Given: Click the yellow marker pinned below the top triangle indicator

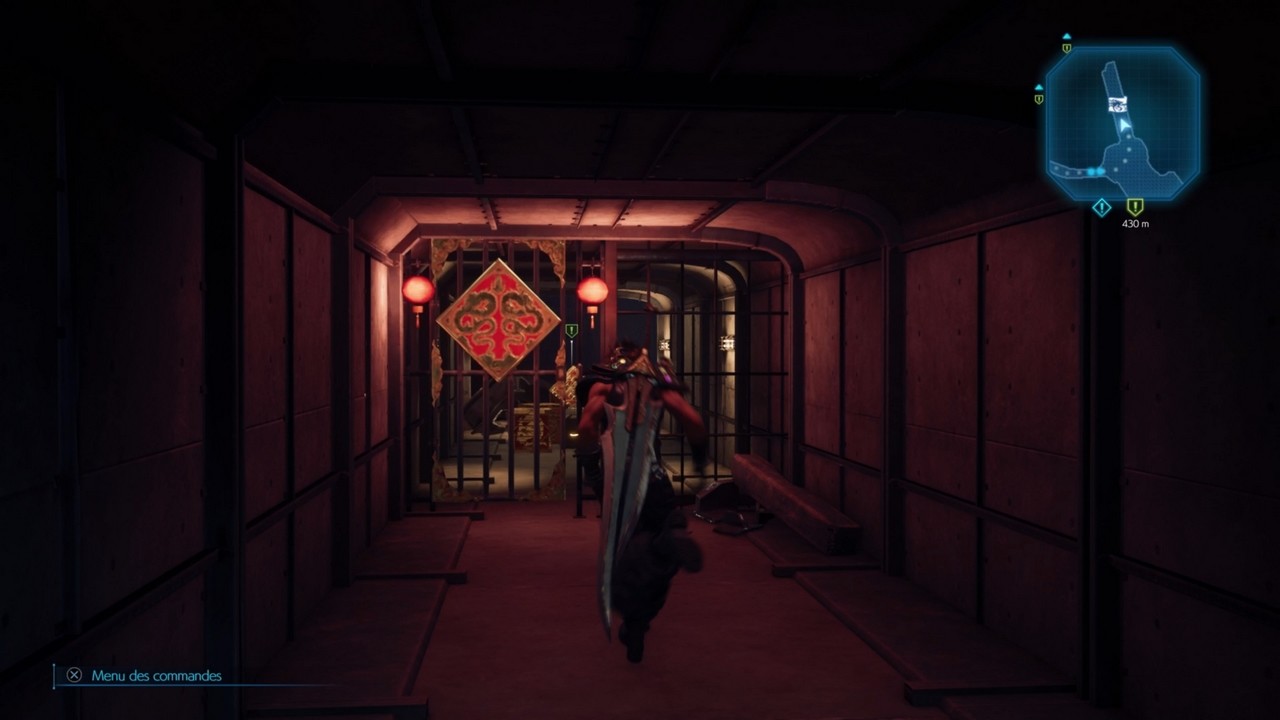Looking at the screenshot, I should (x=1066, y=49).
